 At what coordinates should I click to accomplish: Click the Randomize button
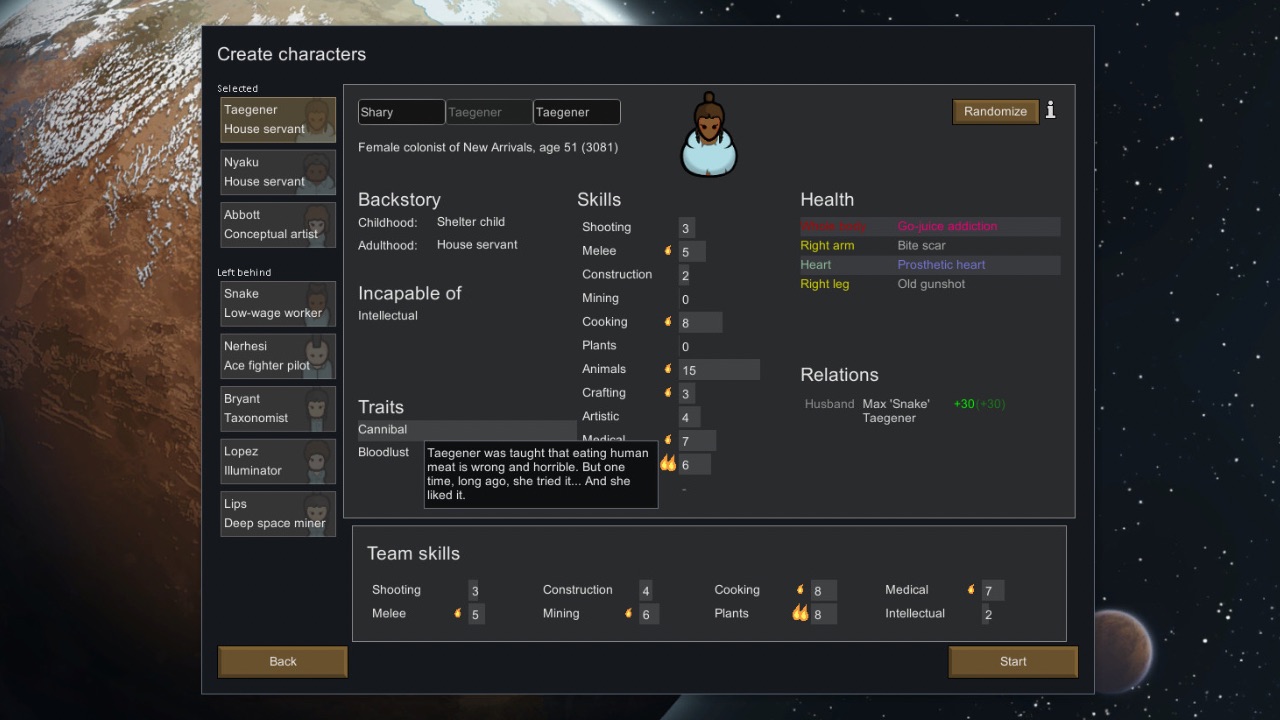pyautogui.click(x=995, y=111)
